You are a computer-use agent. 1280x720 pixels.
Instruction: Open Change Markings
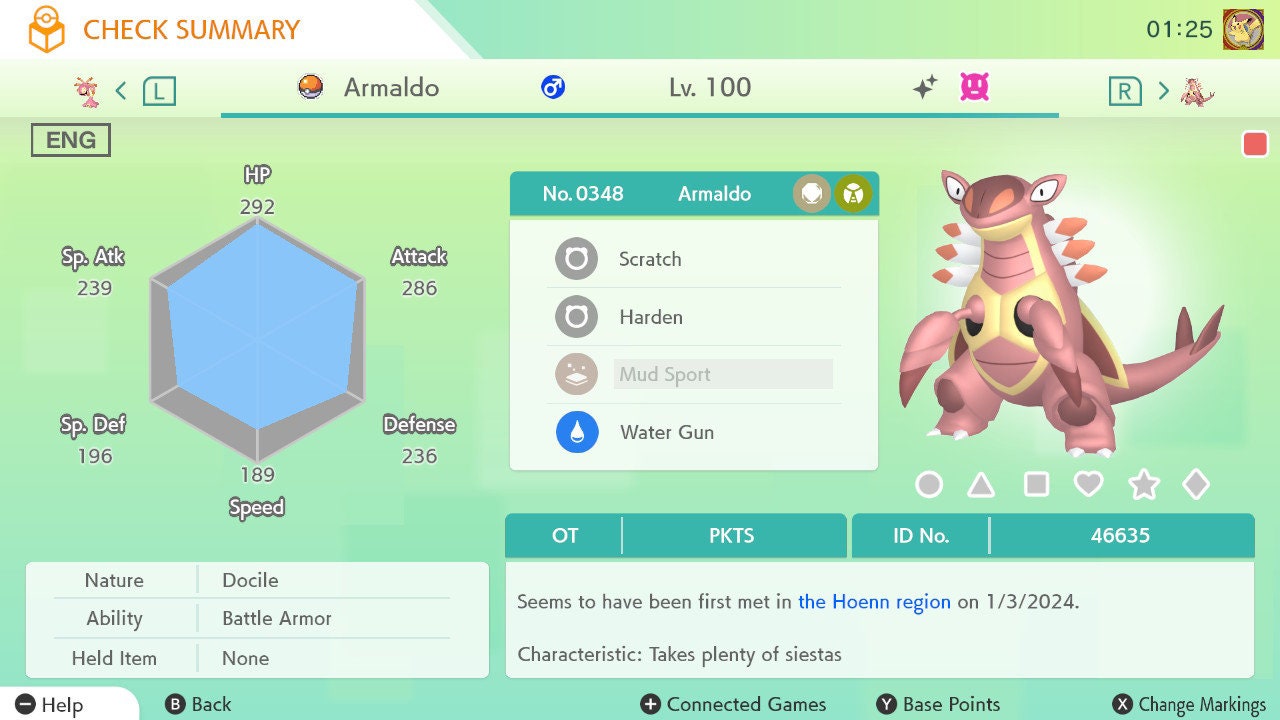[x=1190, y=705]
